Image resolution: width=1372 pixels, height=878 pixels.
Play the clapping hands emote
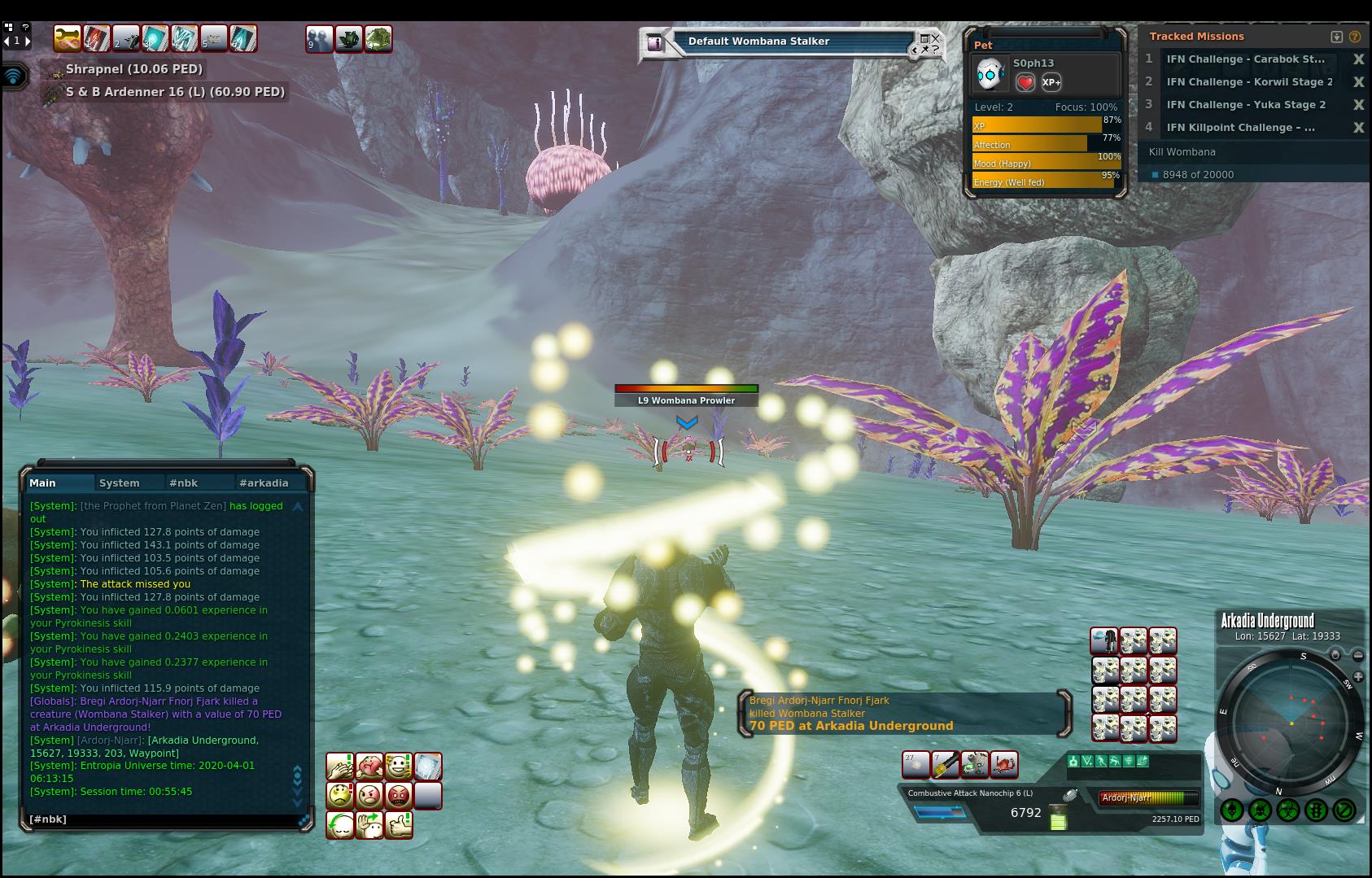[x=340, y=766]
